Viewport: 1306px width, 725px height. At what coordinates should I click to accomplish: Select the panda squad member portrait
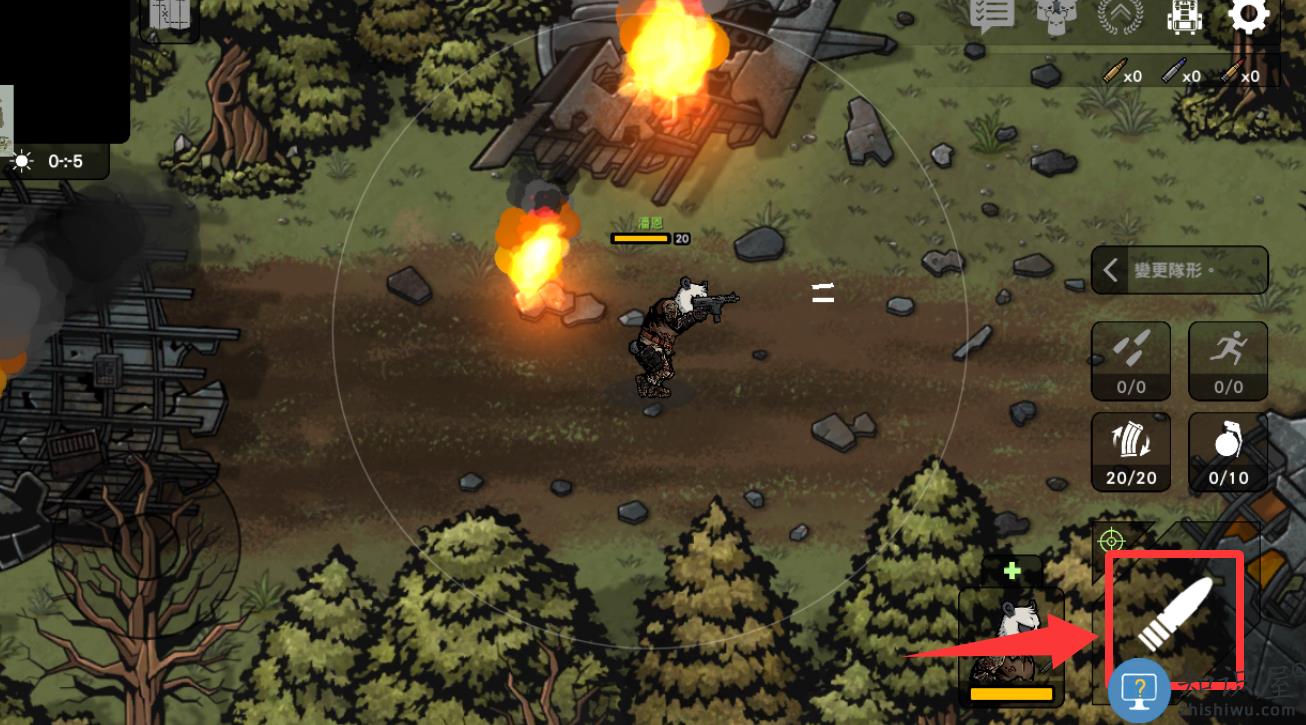[1011, 640]
